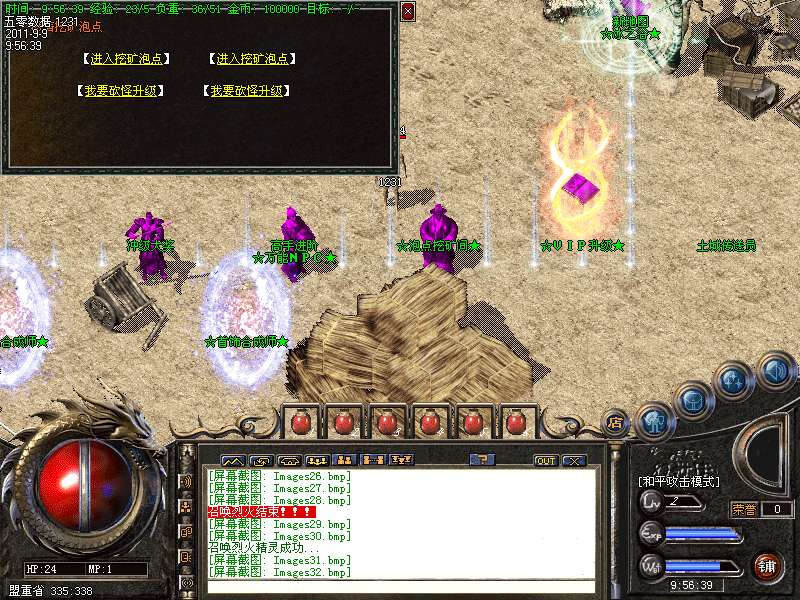Screen dimensions: 800x600
Task: Open help with the question mark button
Action: [x=482, y=460]
